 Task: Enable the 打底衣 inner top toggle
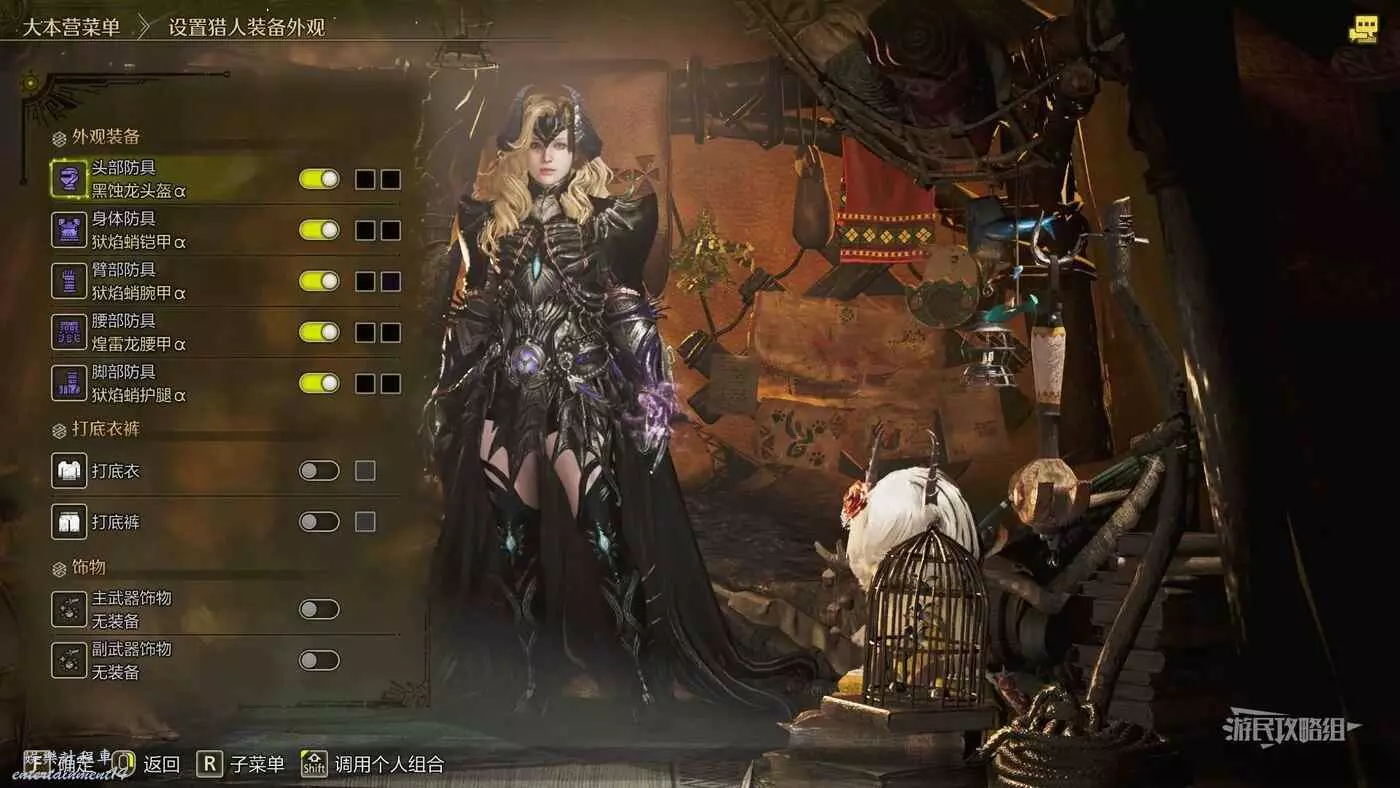[x=319, y=470]
